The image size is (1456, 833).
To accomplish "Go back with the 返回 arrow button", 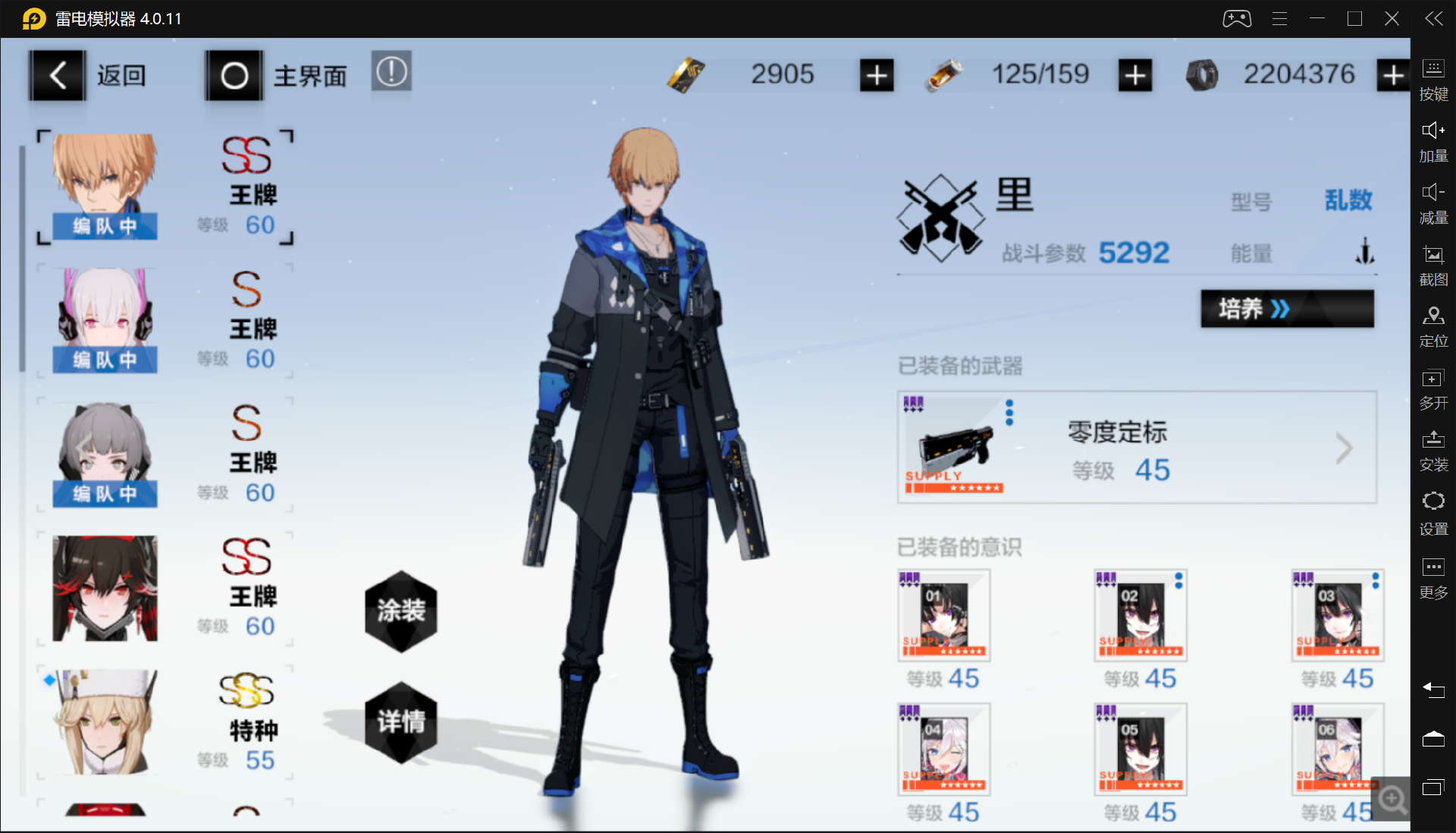I will (x=58, y=75).
